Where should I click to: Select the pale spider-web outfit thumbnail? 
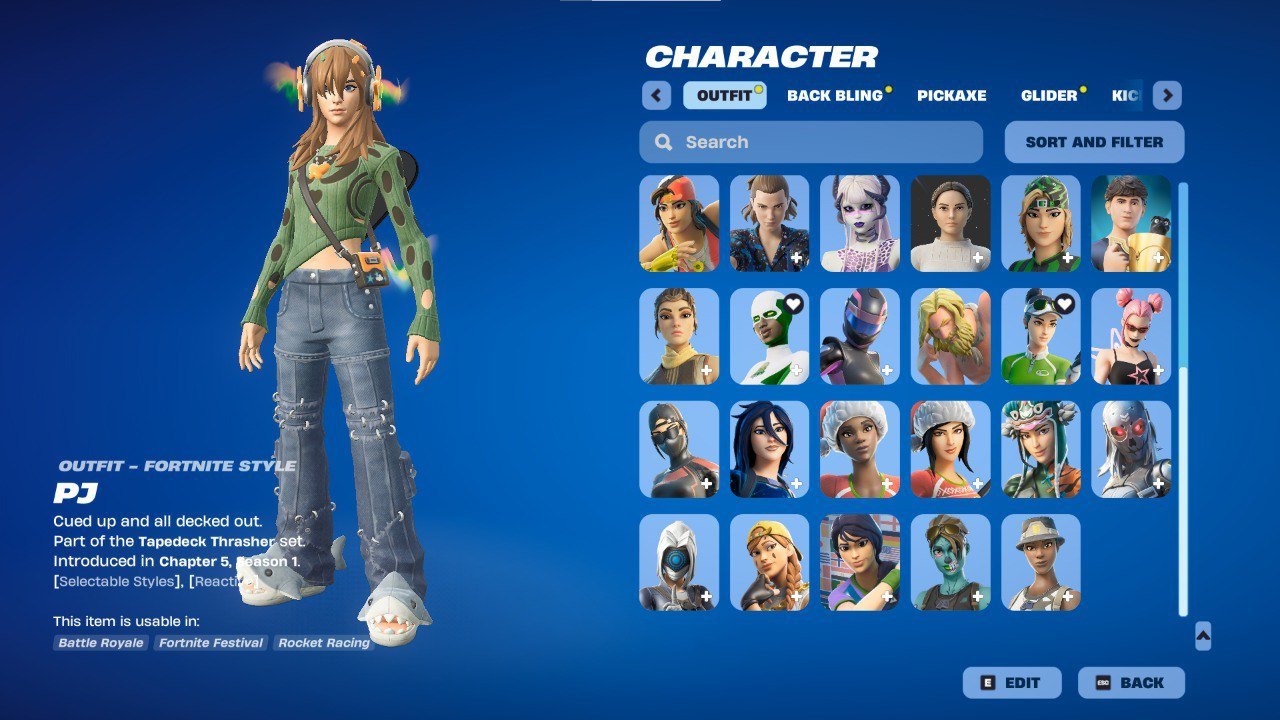click(x=859, y=224)
